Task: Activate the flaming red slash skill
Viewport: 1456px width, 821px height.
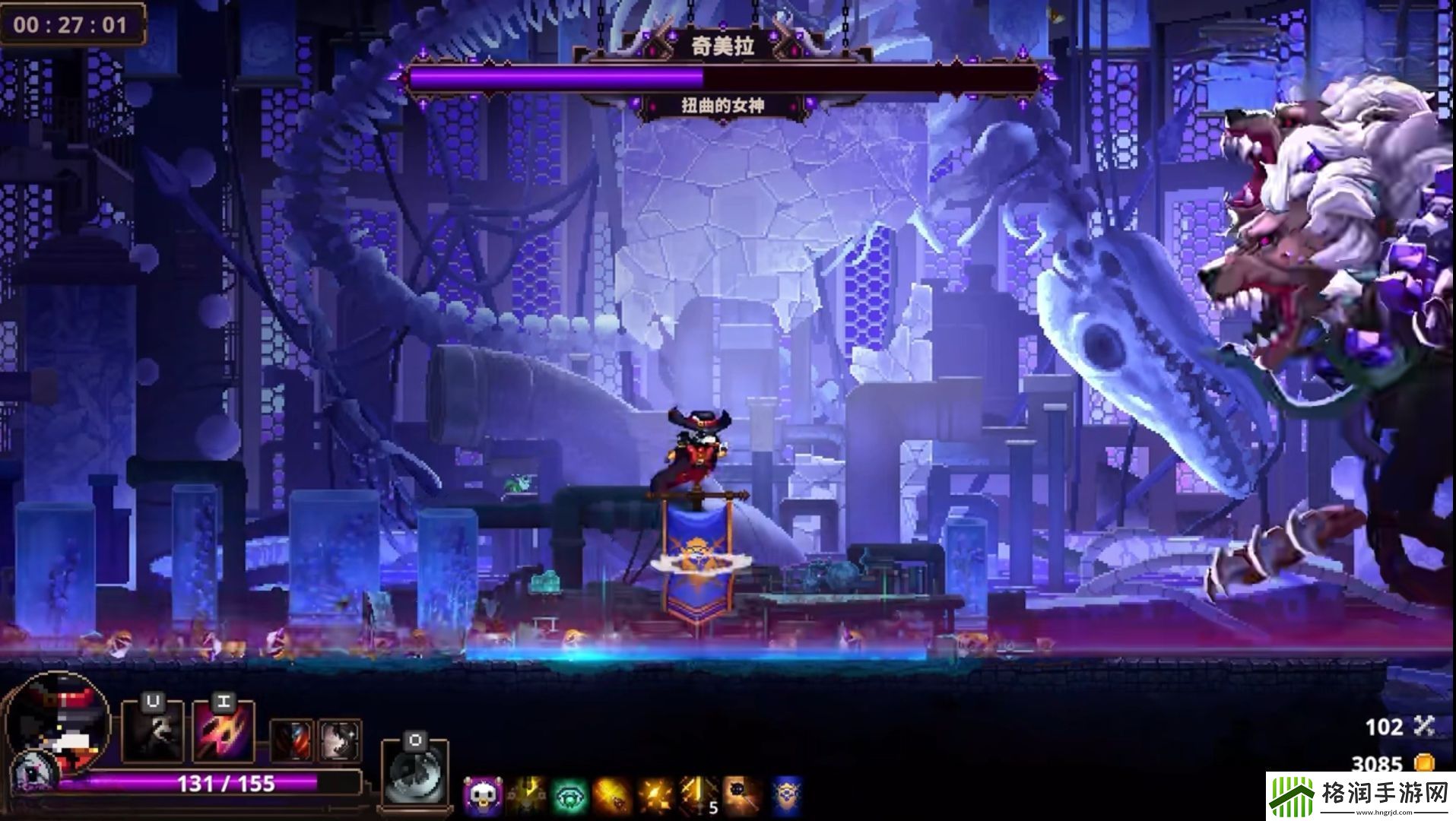Action: [224, 731]
